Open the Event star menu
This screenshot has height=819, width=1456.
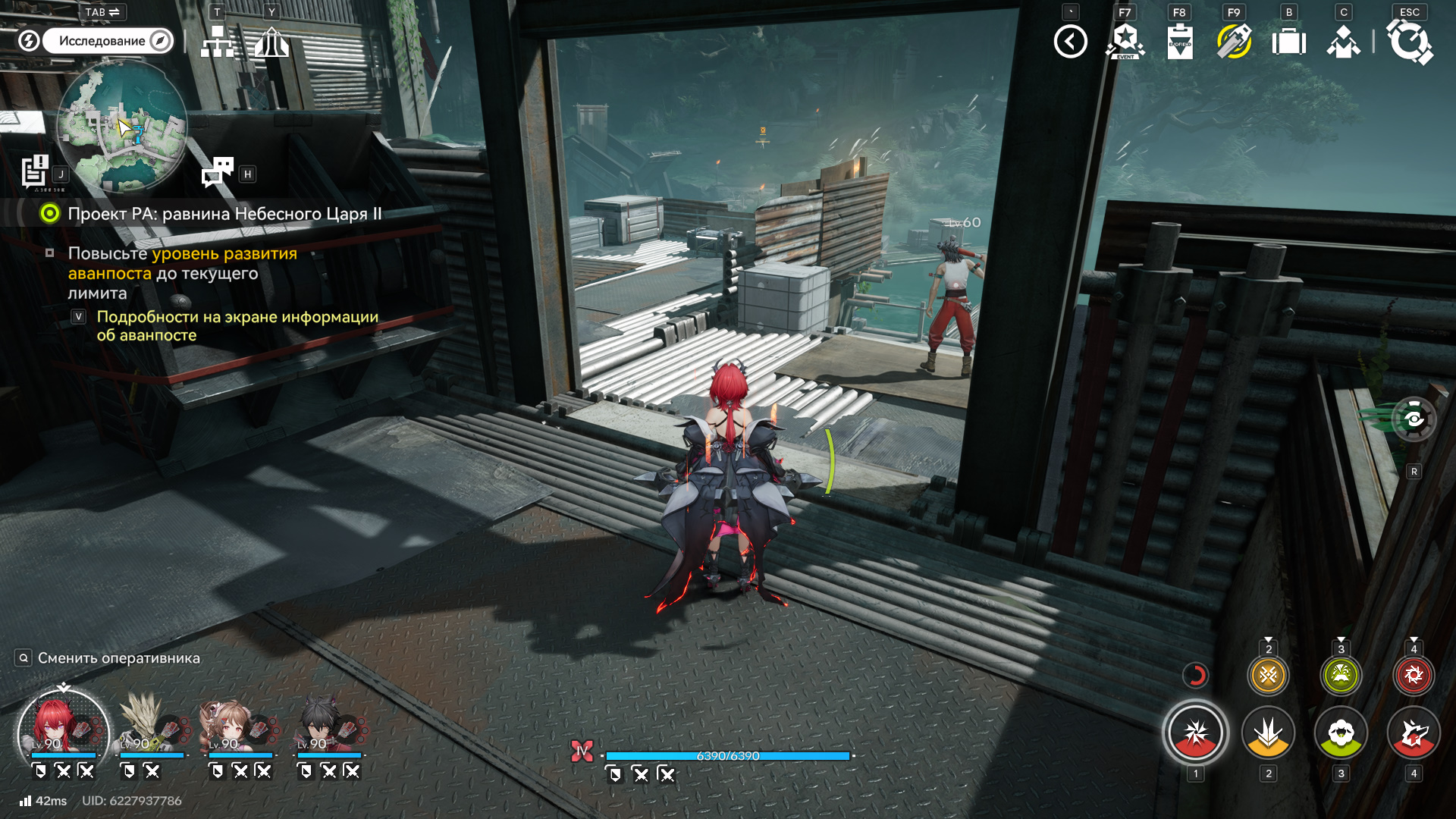tap(1125, 42)
